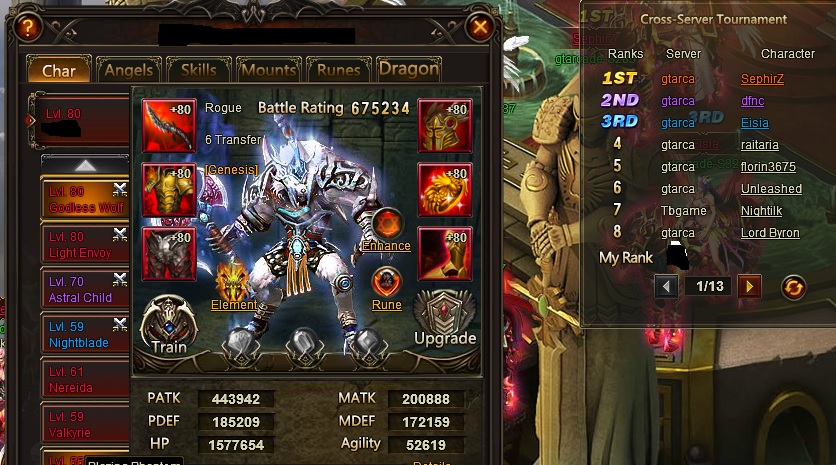This screenshot has width=836, height=465.
Task: Choose the Light Envoy hero entry
Action: tap(84, 243)
